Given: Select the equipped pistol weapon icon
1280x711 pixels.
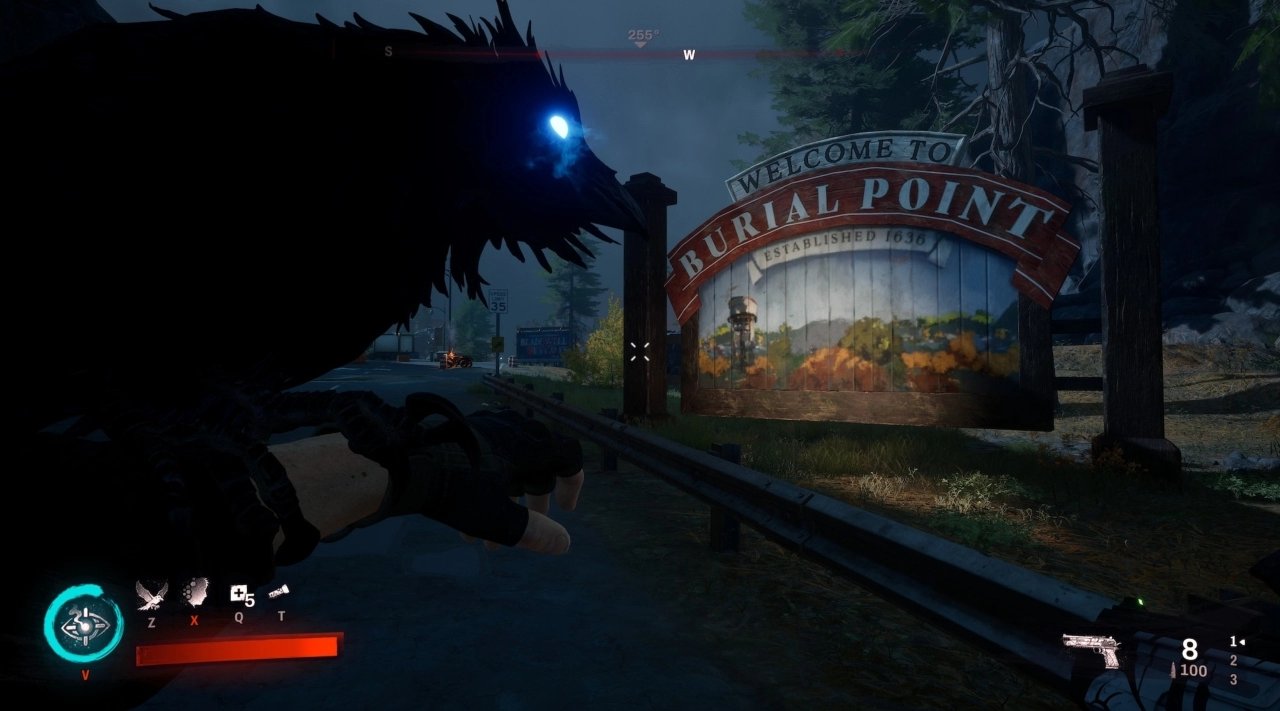Looking at the screenshot, I should coord(1092,650).
